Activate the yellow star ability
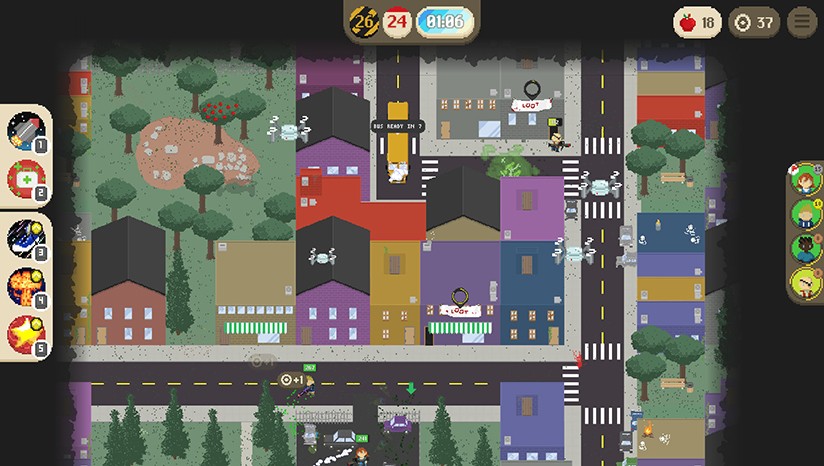 point(24,334)
